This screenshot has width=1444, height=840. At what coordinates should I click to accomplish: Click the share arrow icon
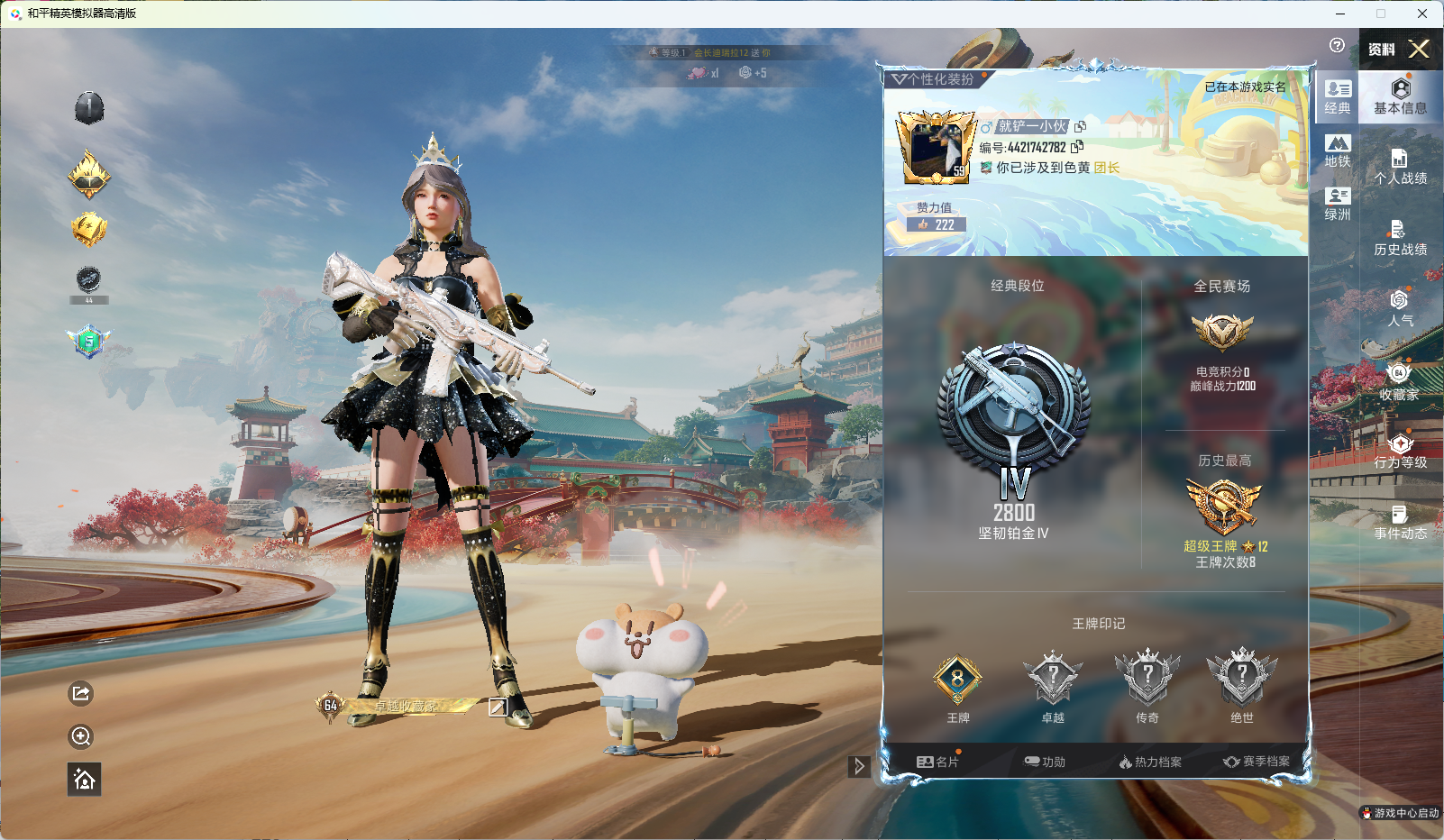point(81,693)
